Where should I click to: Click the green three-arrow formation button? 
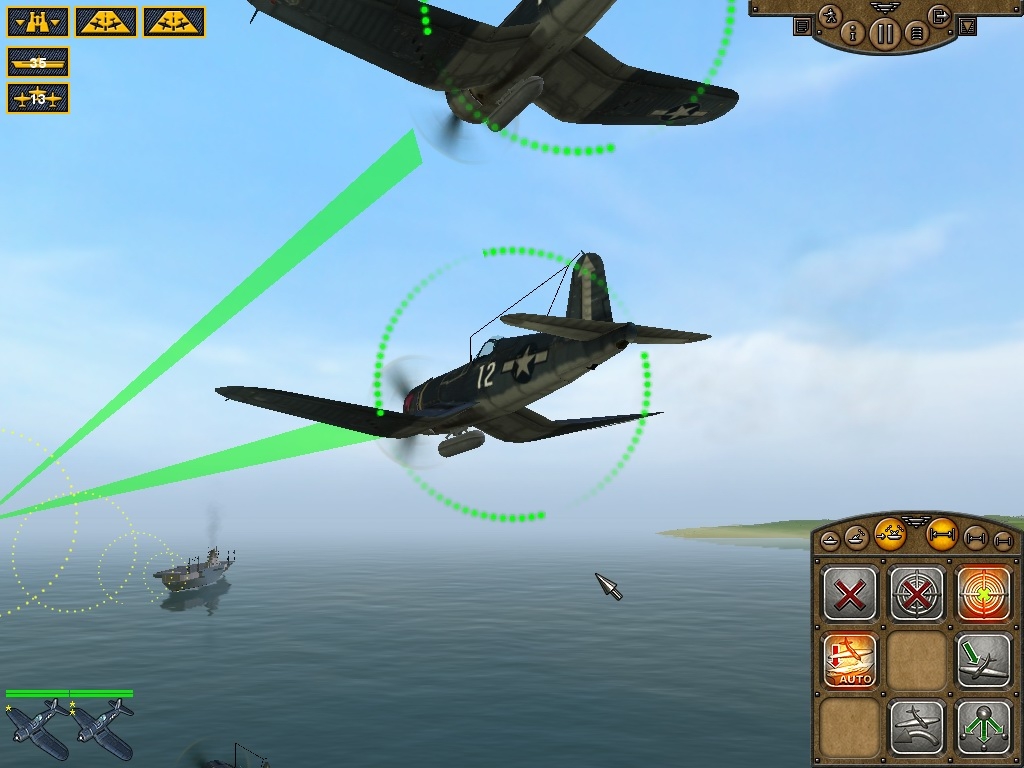pyautogui.click(x=984, y=727)
